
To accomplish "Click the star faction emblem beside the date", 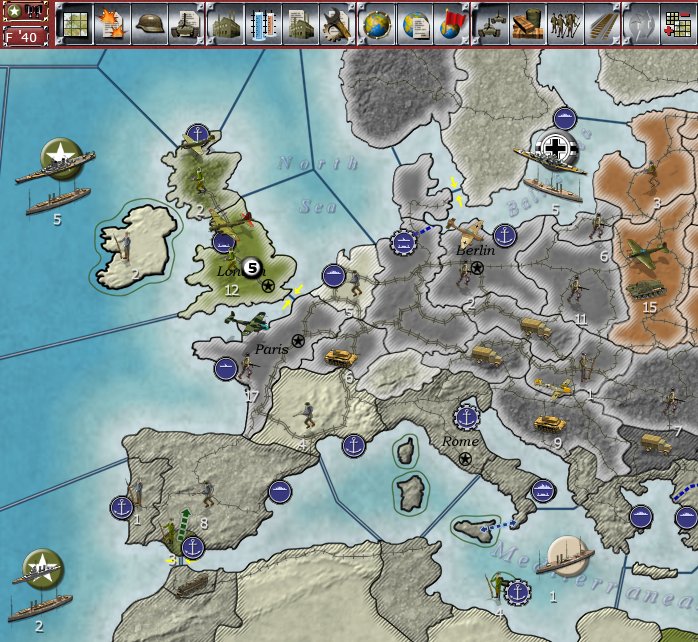I will 15,12.
